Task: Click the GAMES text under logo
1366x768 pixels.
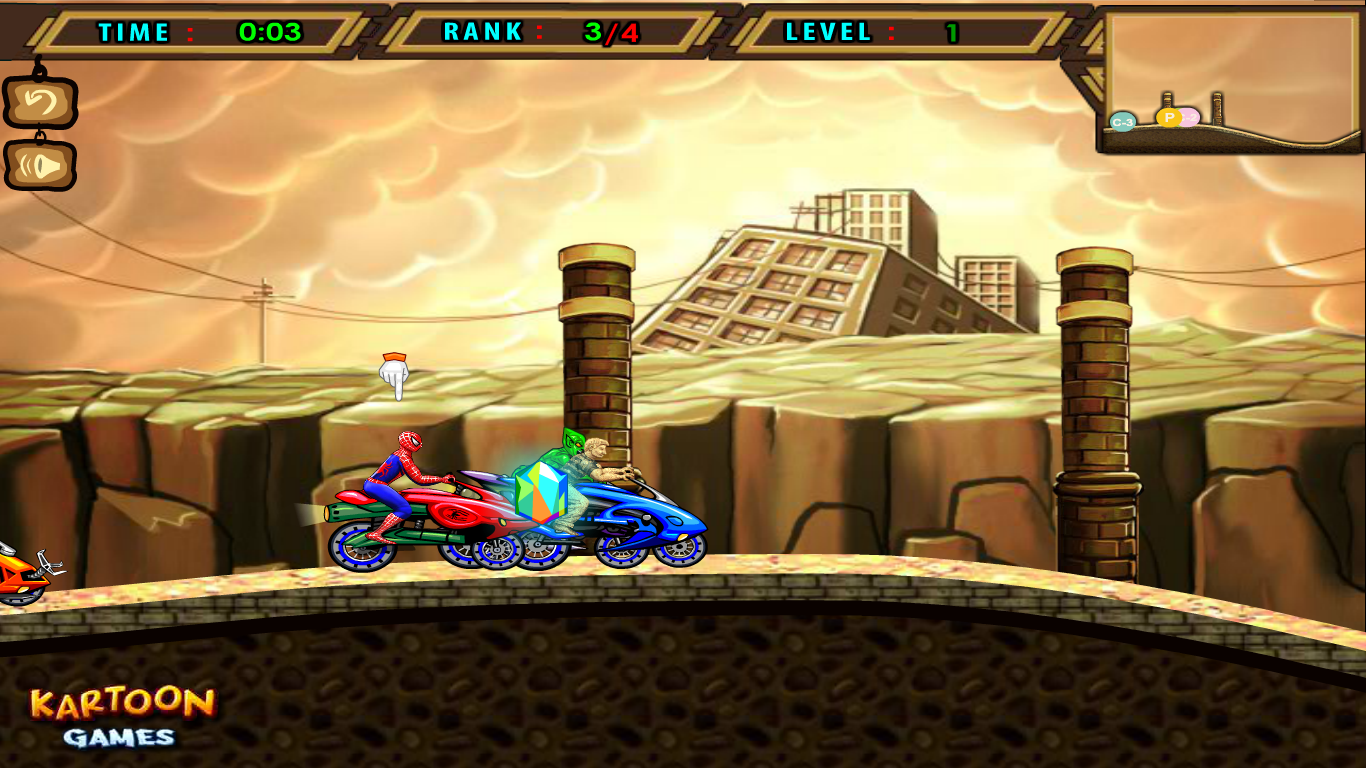Action: pyautogui.click(x=120, y=740)
